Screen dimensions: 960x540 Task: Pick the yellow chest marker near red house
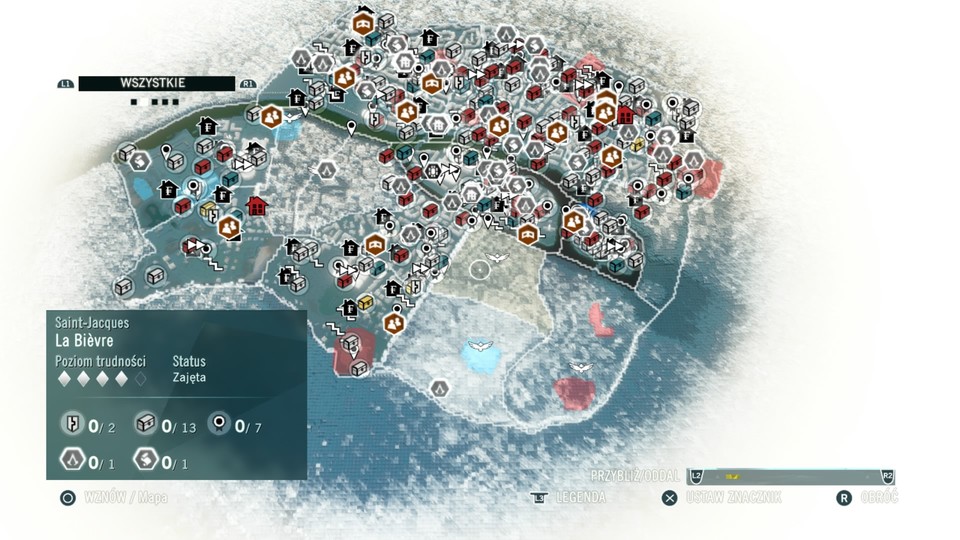(209, 210)
